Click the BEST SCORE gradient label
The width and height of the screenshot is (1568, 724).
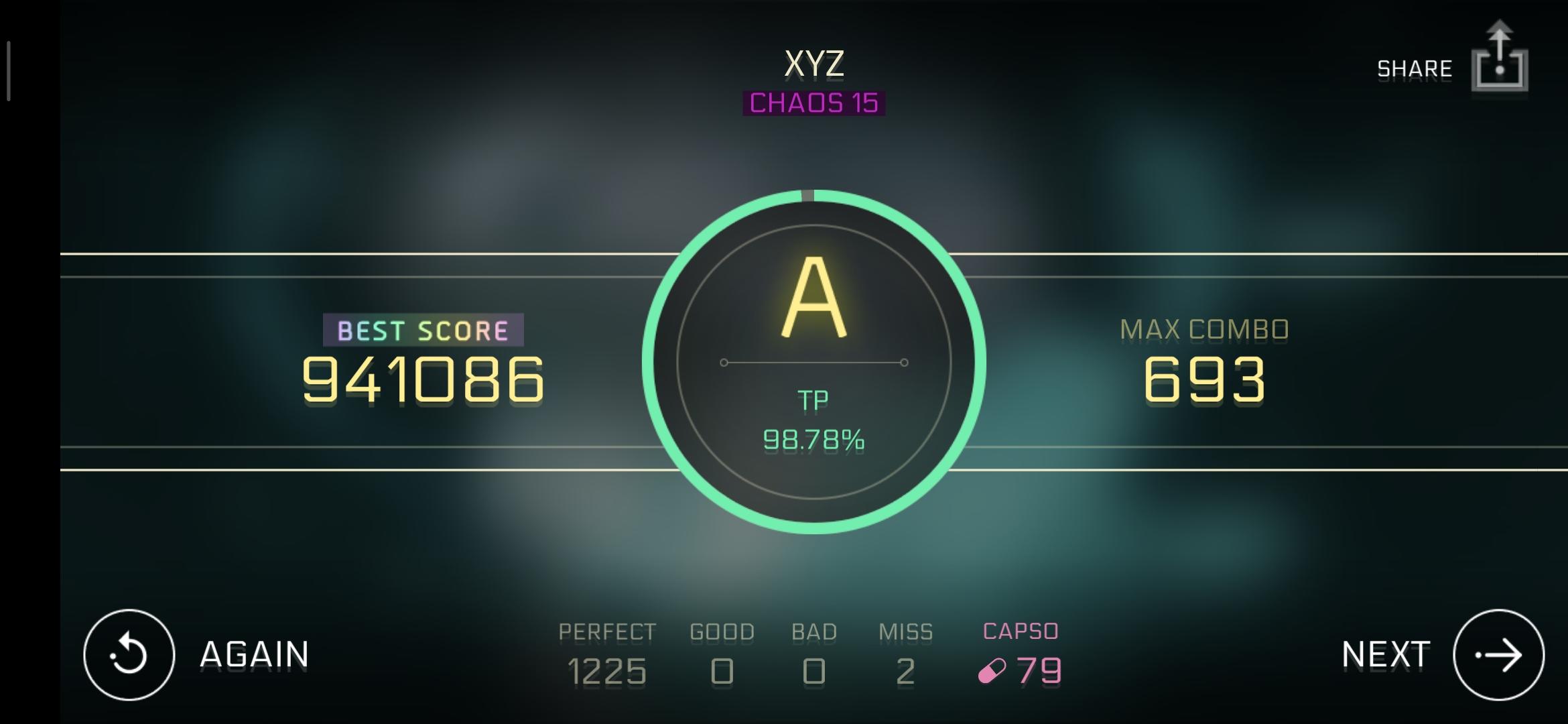pos(422,329)
